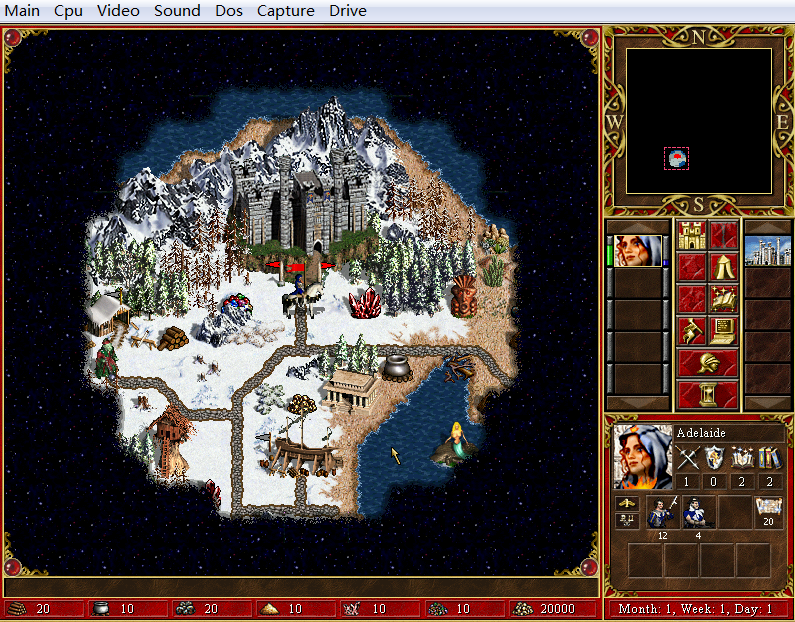The width and height of the screenshot is (795, 622).
Task: Click the spell points scroll icon showing 20
Action: [768, 509]
